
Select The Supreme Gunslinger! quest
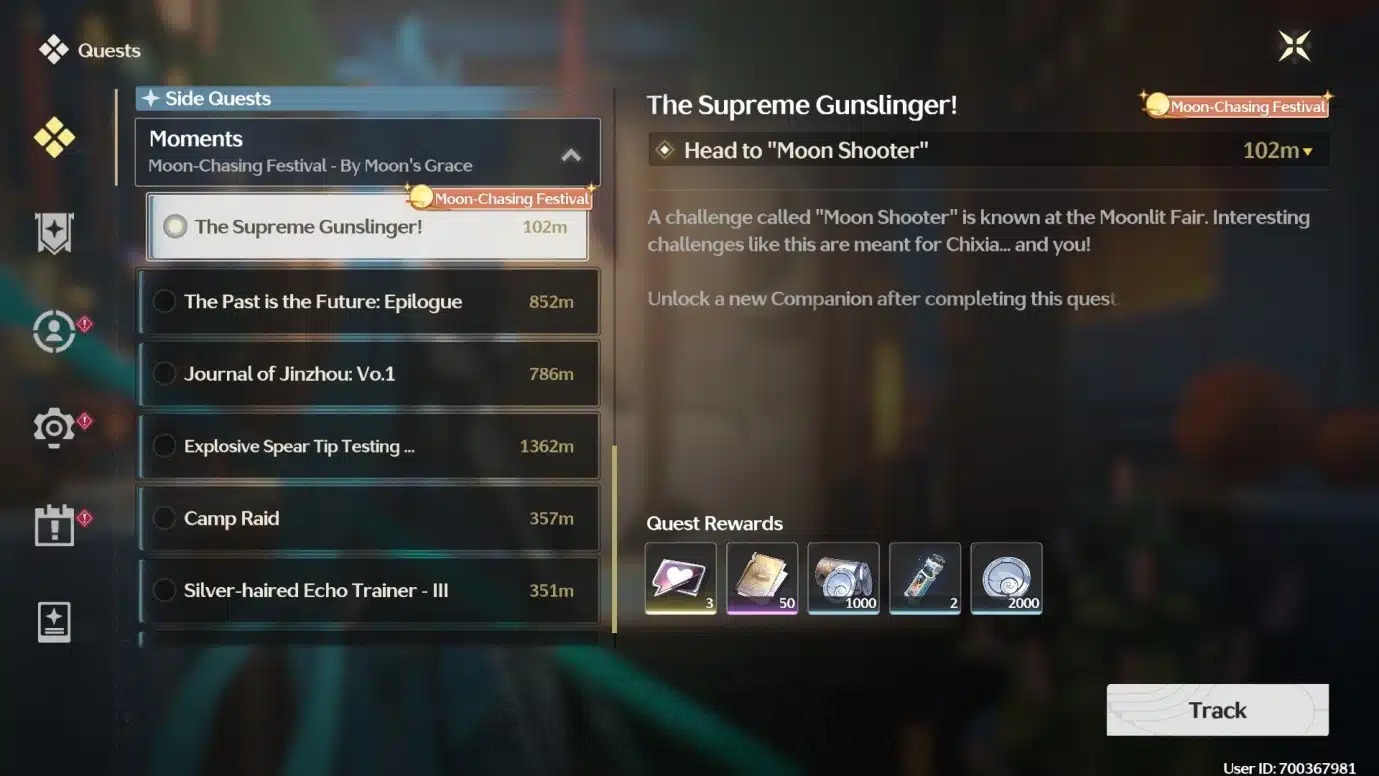tap(367, 227)
